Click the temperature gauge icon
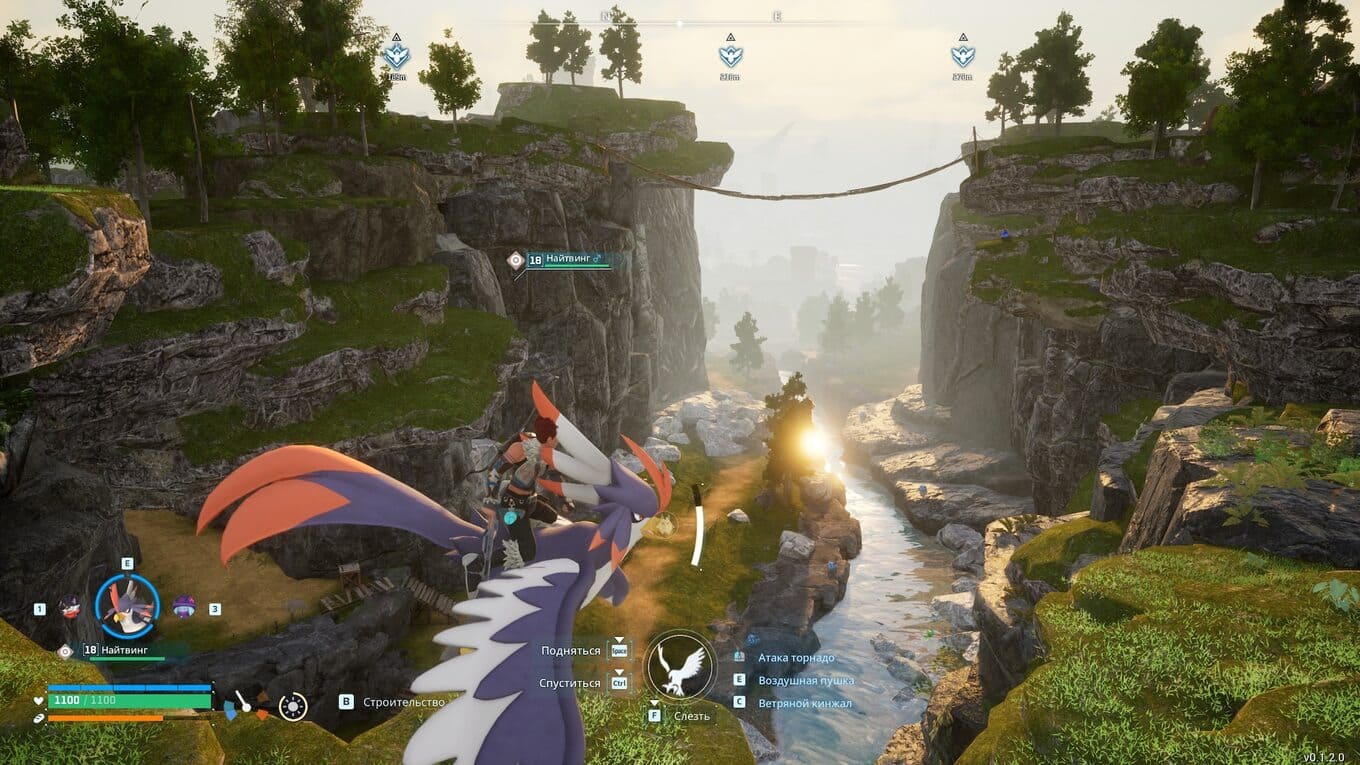The width and height of the screenshot is (1360, 765). click(x=246, y=705)
